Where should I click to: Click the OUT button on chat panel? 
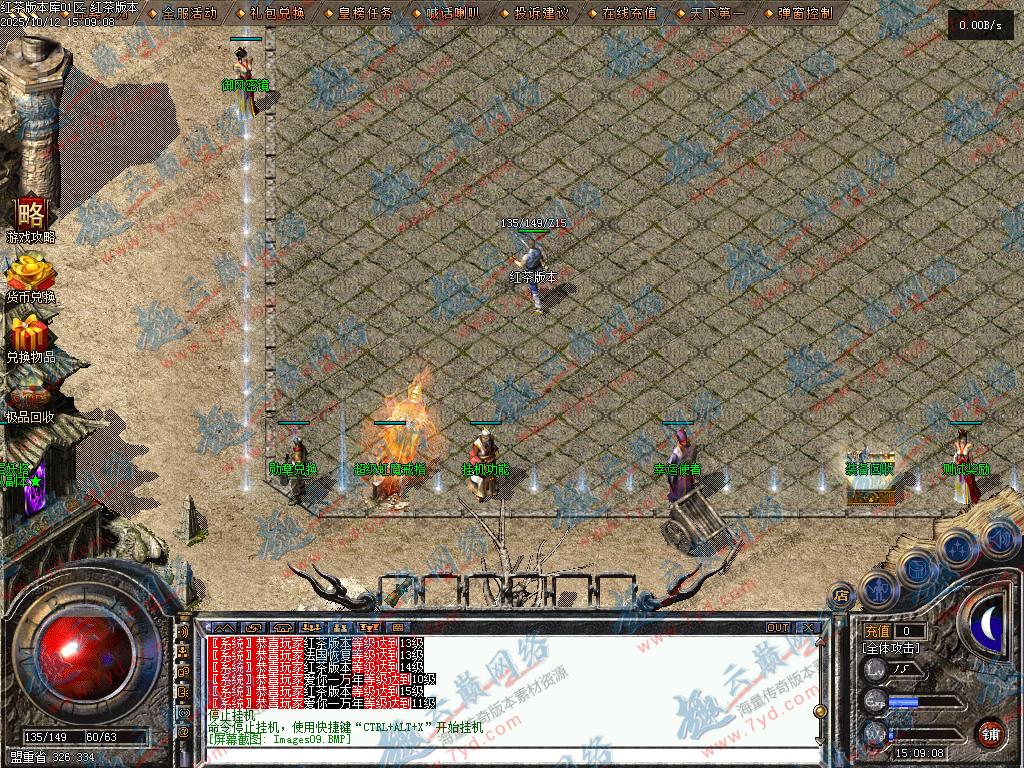pyautogui.click(x=777, y=628)
